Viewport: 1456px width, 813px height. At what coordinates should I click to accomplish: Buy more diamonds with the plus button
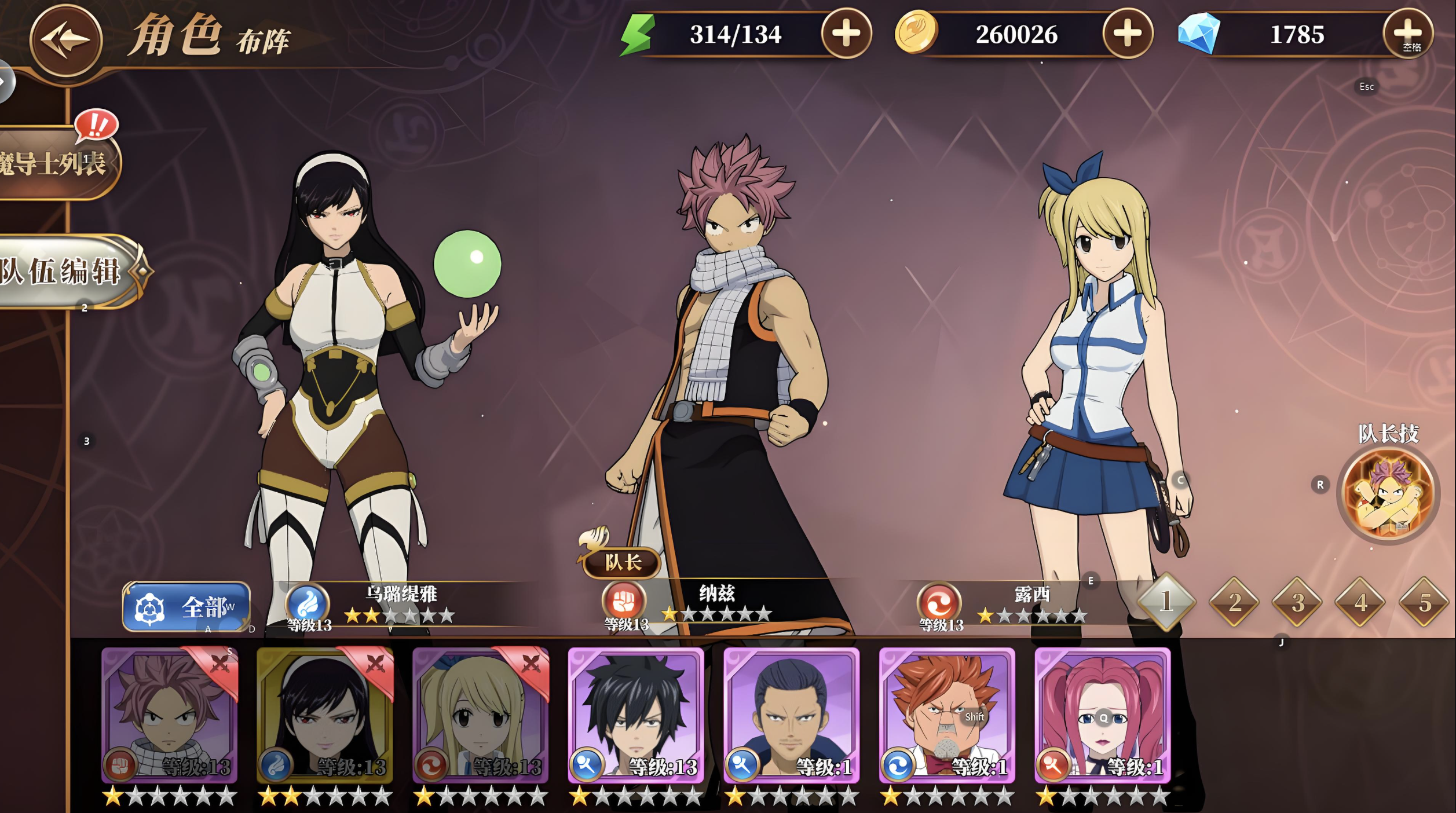point(1408,34)
